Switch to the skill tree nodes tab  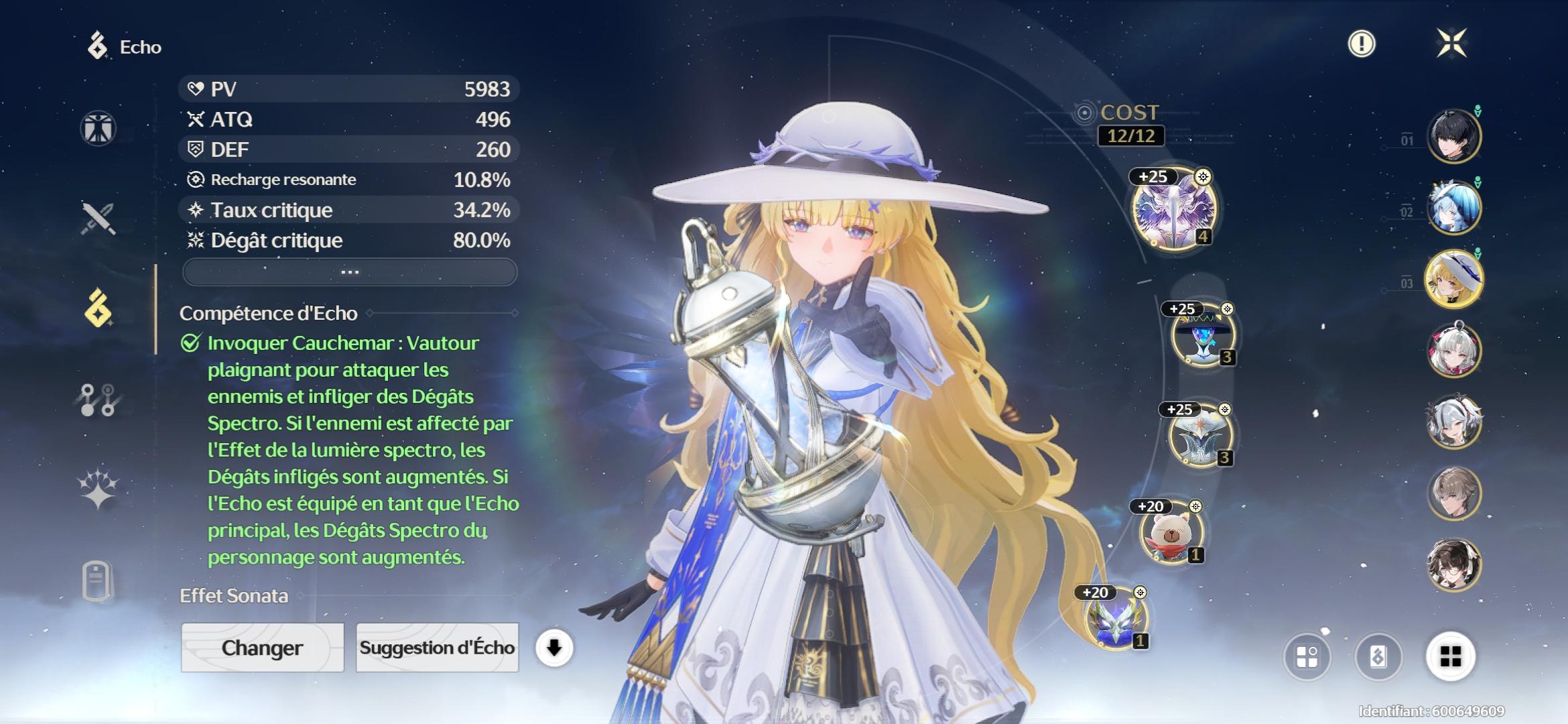point(99,400)
